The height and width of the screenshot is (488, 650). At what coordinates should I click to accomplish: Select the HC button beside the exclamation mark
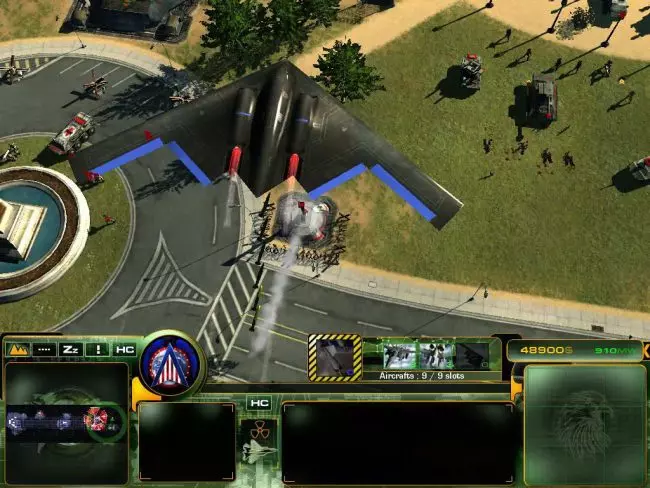pos(124,350)
